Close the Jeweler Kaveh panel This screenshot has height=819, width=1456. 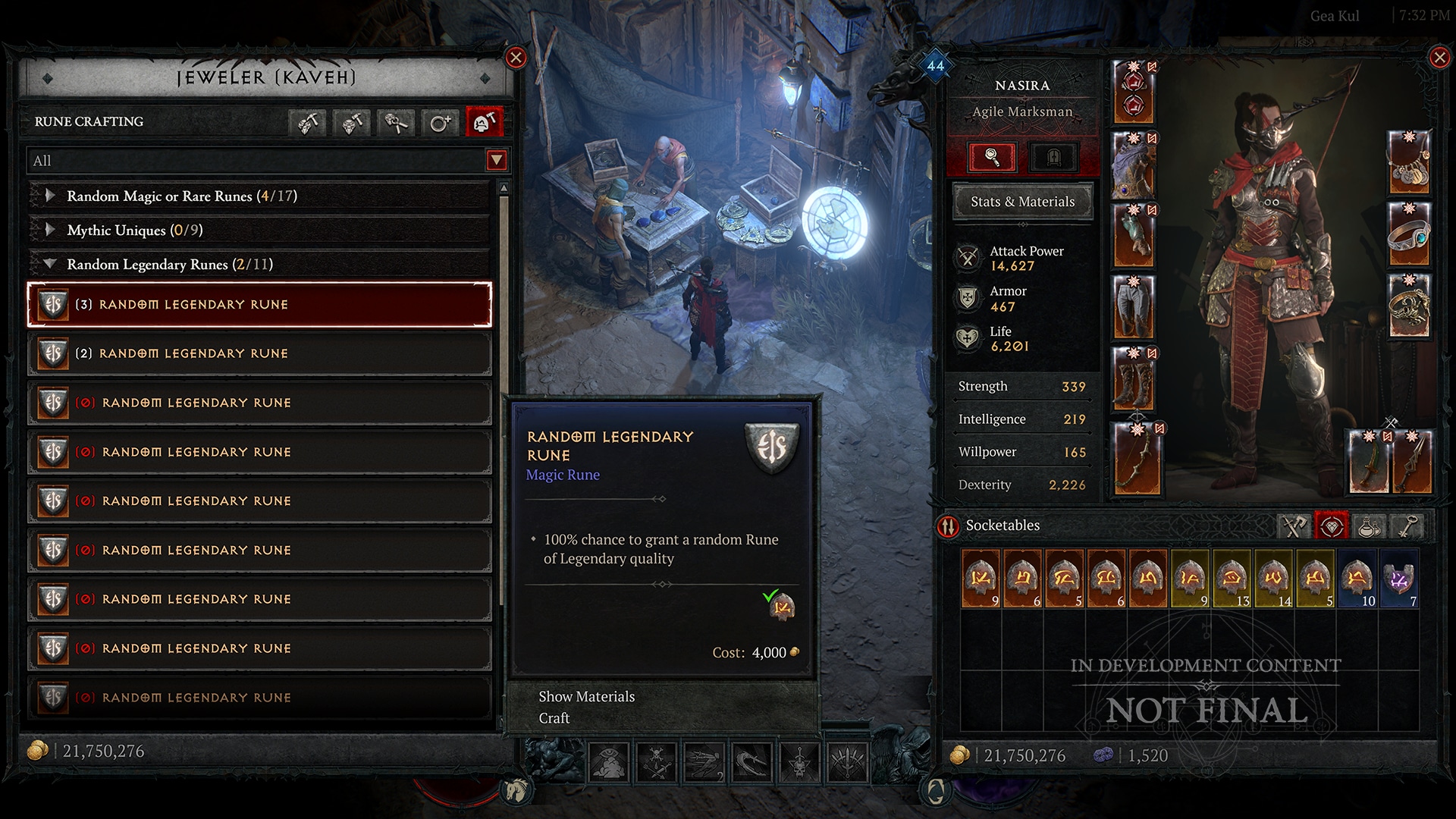[516, 58]
